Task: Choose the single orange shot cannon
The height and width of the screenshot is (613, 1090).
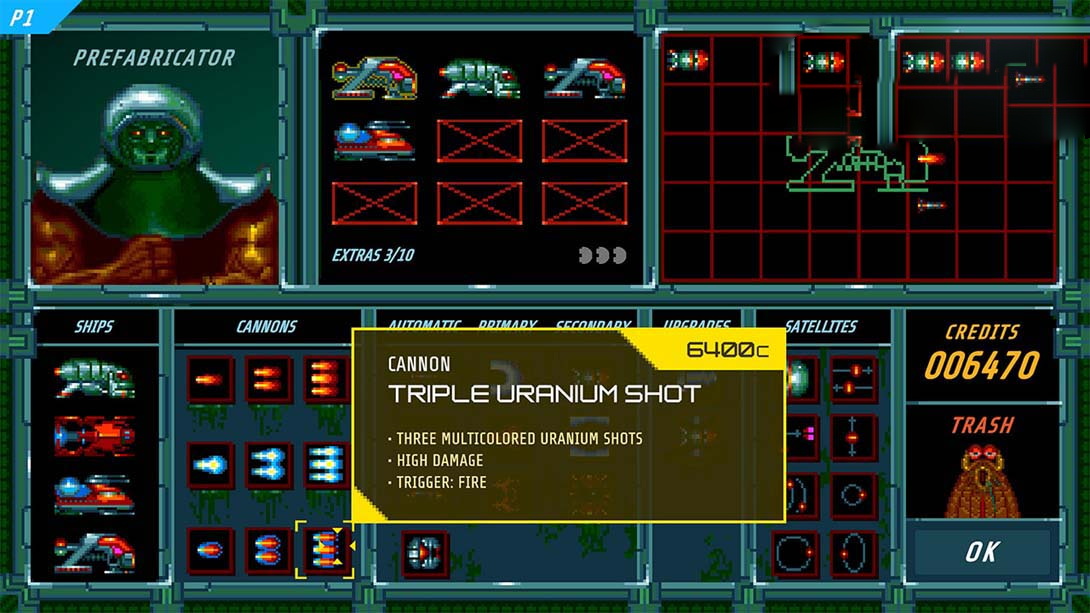Action: 210,380
